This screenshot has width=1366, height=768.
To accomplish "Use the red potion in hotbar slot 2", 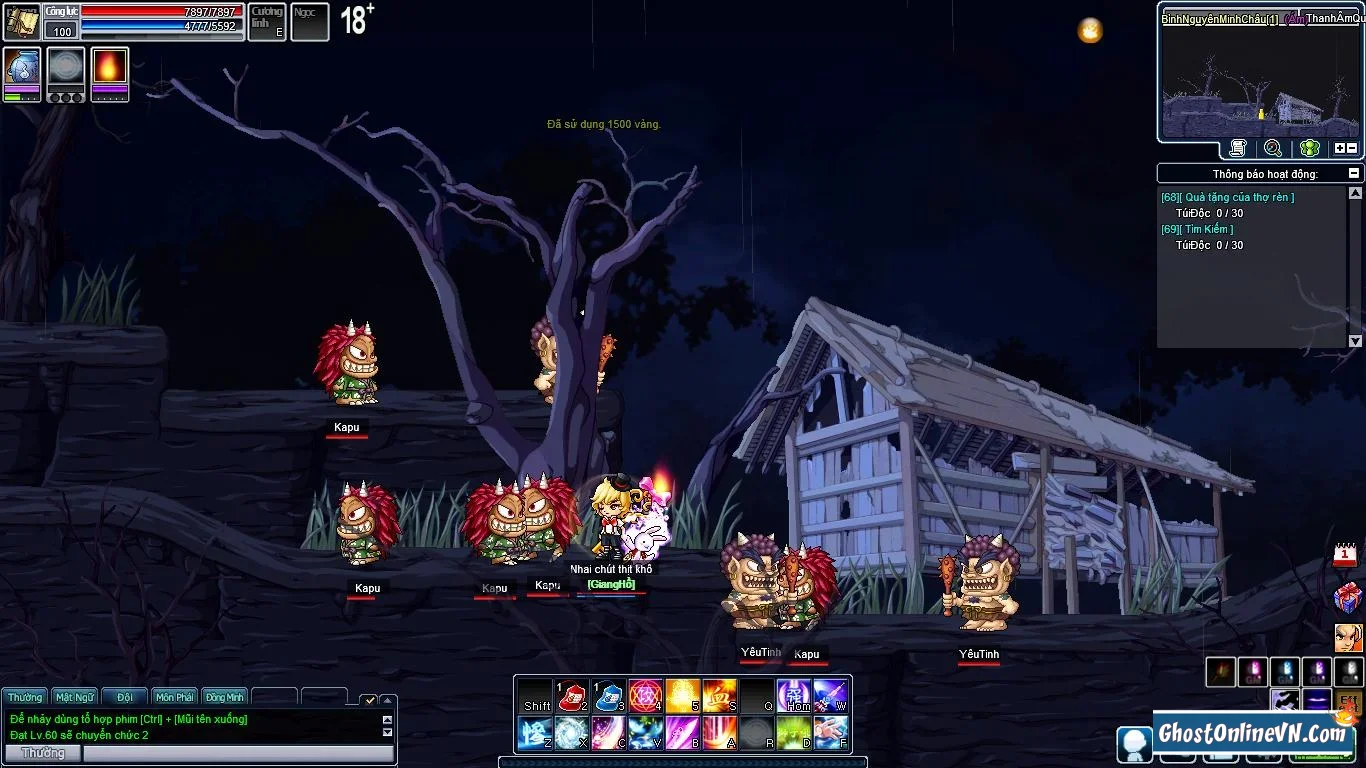I will tap(572, 695).
